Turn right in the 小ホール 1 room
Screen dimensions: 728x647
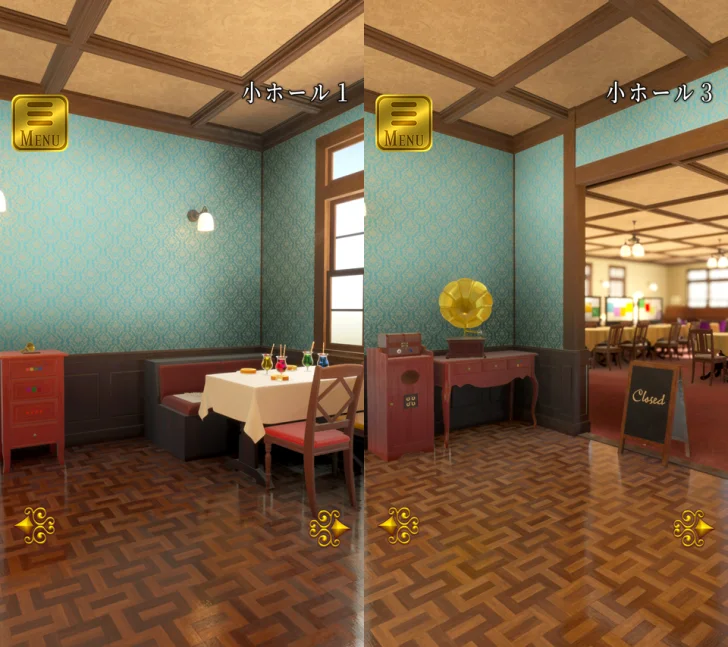329,527
